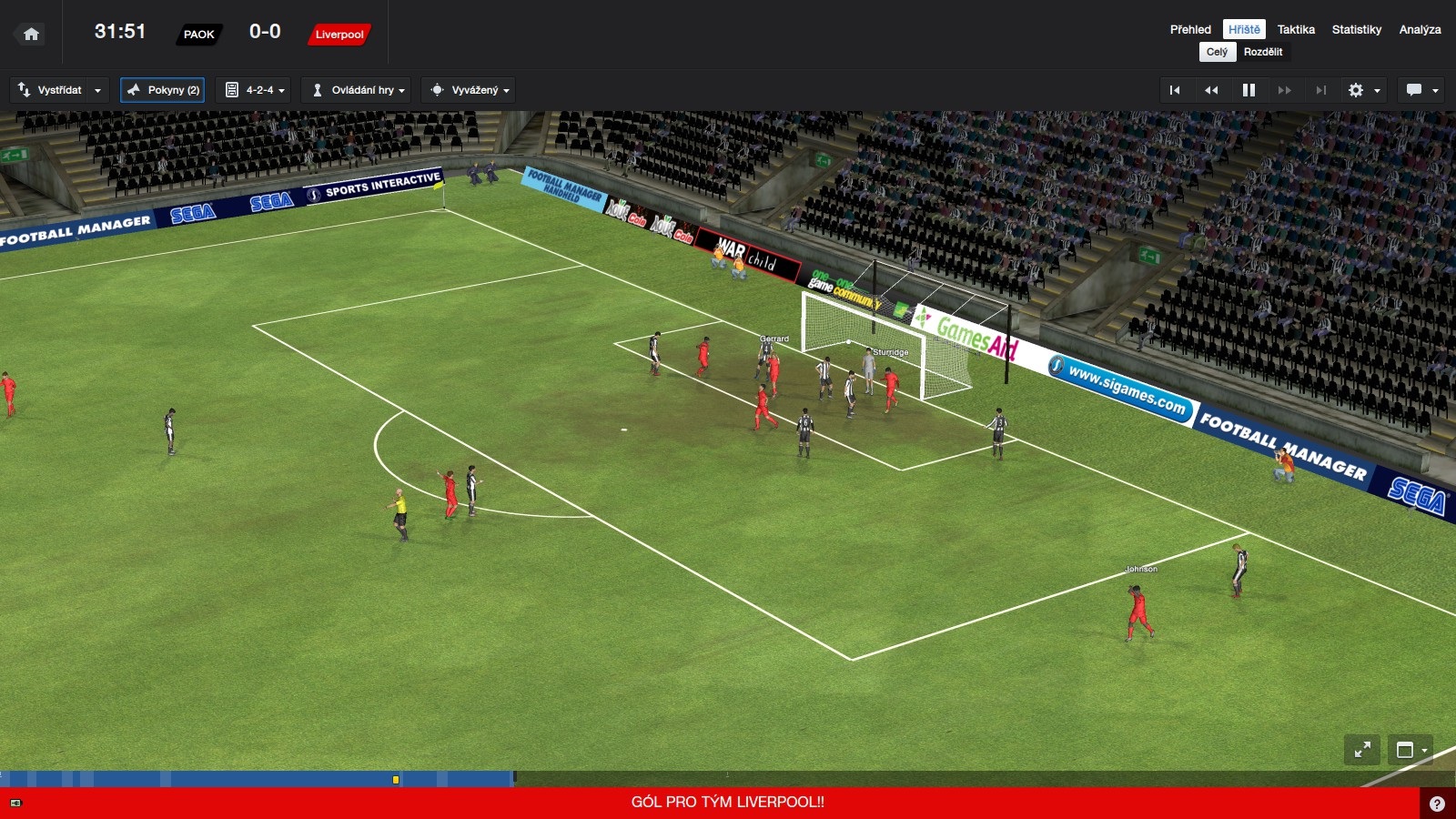Expand the pitch view to fullscreen
This screenshot has width=1456, height=819.
tap(1362, 750)
